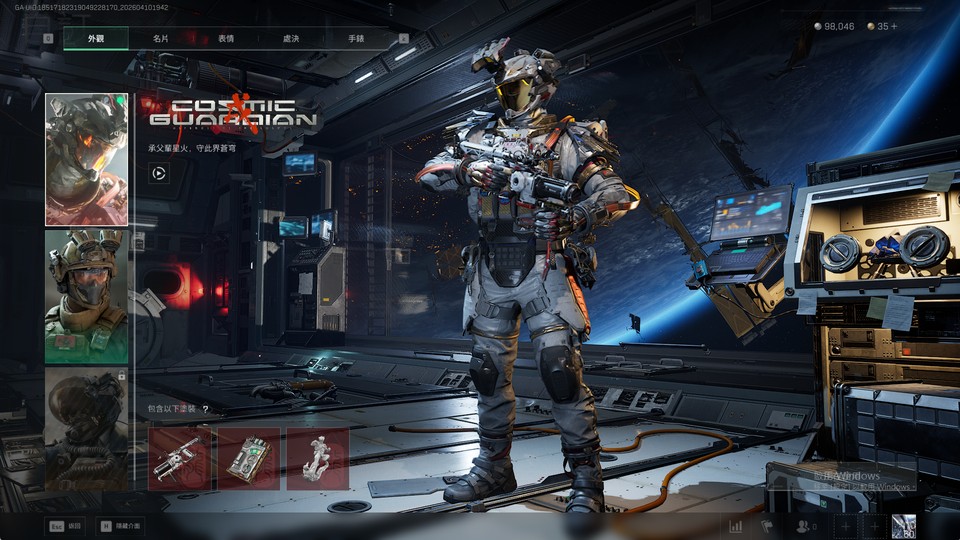Open the help question mark beside 包含以下塗裝
Image resolution: width=960 pixels, height=540 pixels.
(205, 409)
